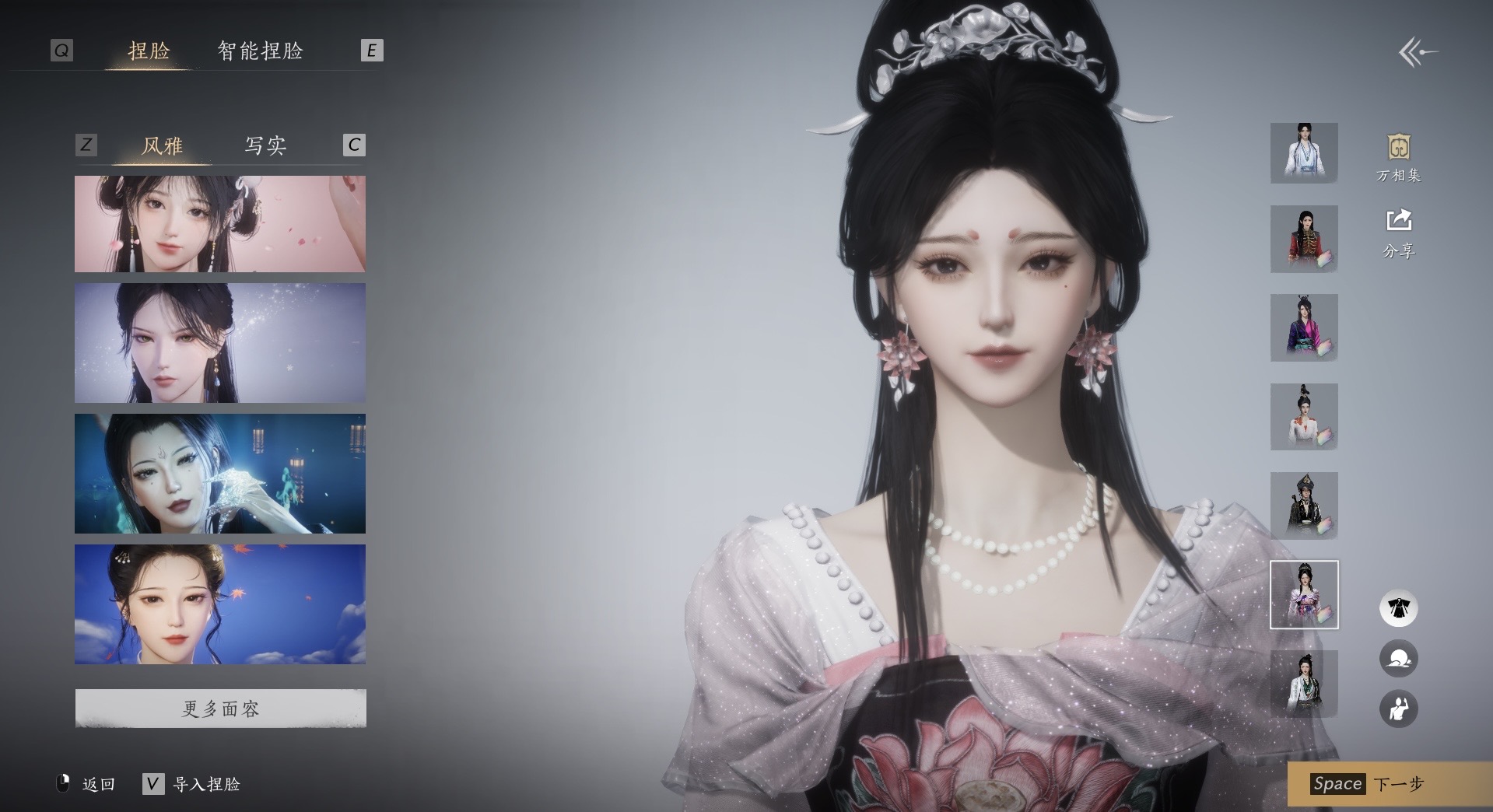Click the round character pose icon

tap(1398, 709)
